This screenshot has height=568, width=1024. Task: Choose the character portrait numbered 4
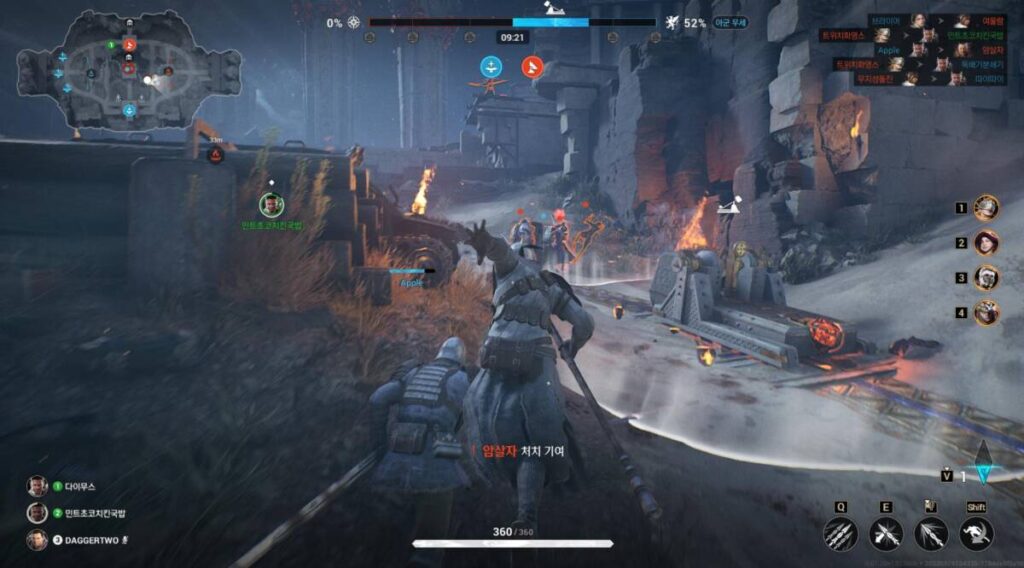[987, 313]
